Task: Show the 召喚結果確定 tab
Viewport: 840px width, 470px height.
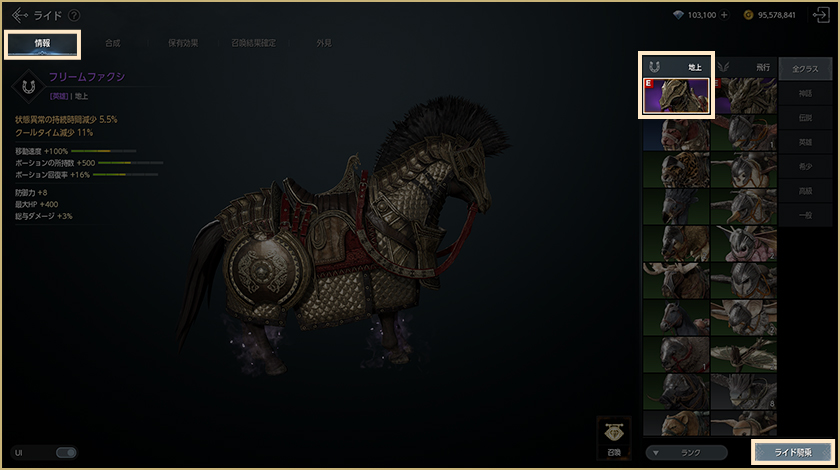Action: click(x=256, y=43)
